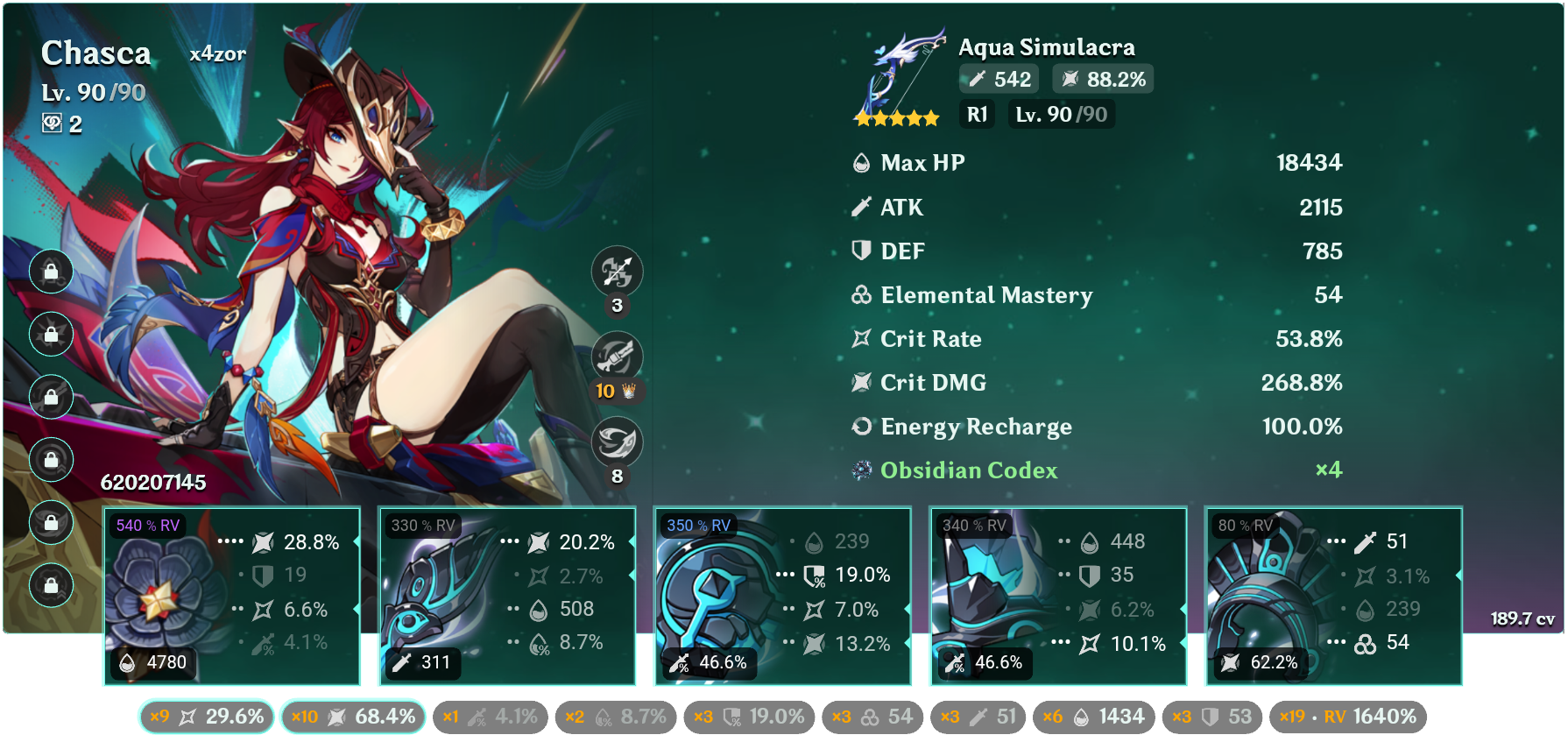Unlock the bottom padlock in the left column
This screenshot has width=1568, height=742.
(x=51, y=585)
